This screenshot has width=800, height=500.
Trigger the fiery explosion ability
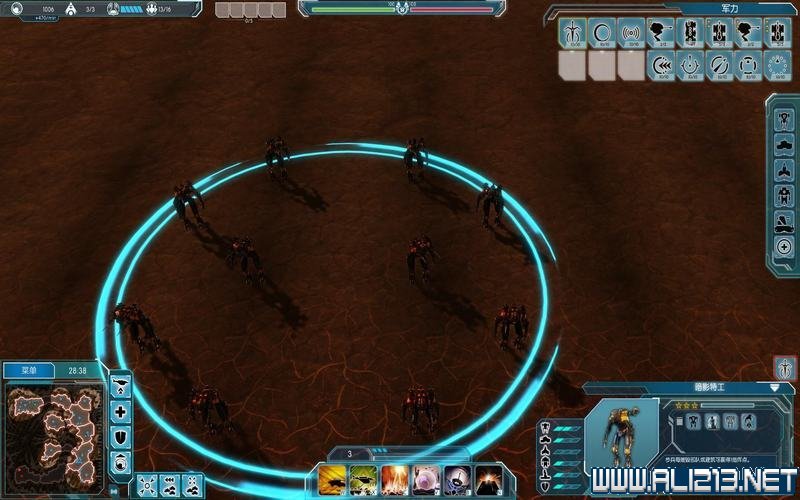click(394, 479)
